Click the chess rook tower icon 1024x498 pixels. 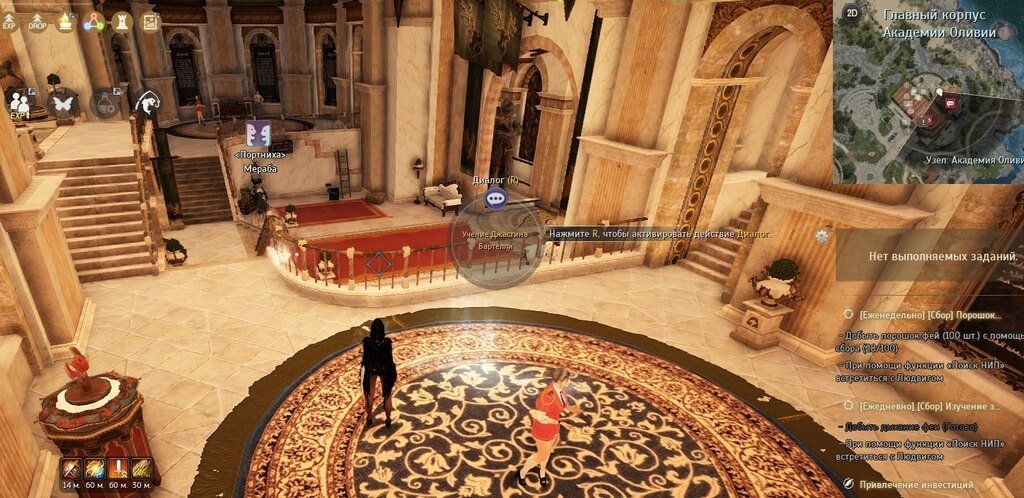(x=122, y=21)
